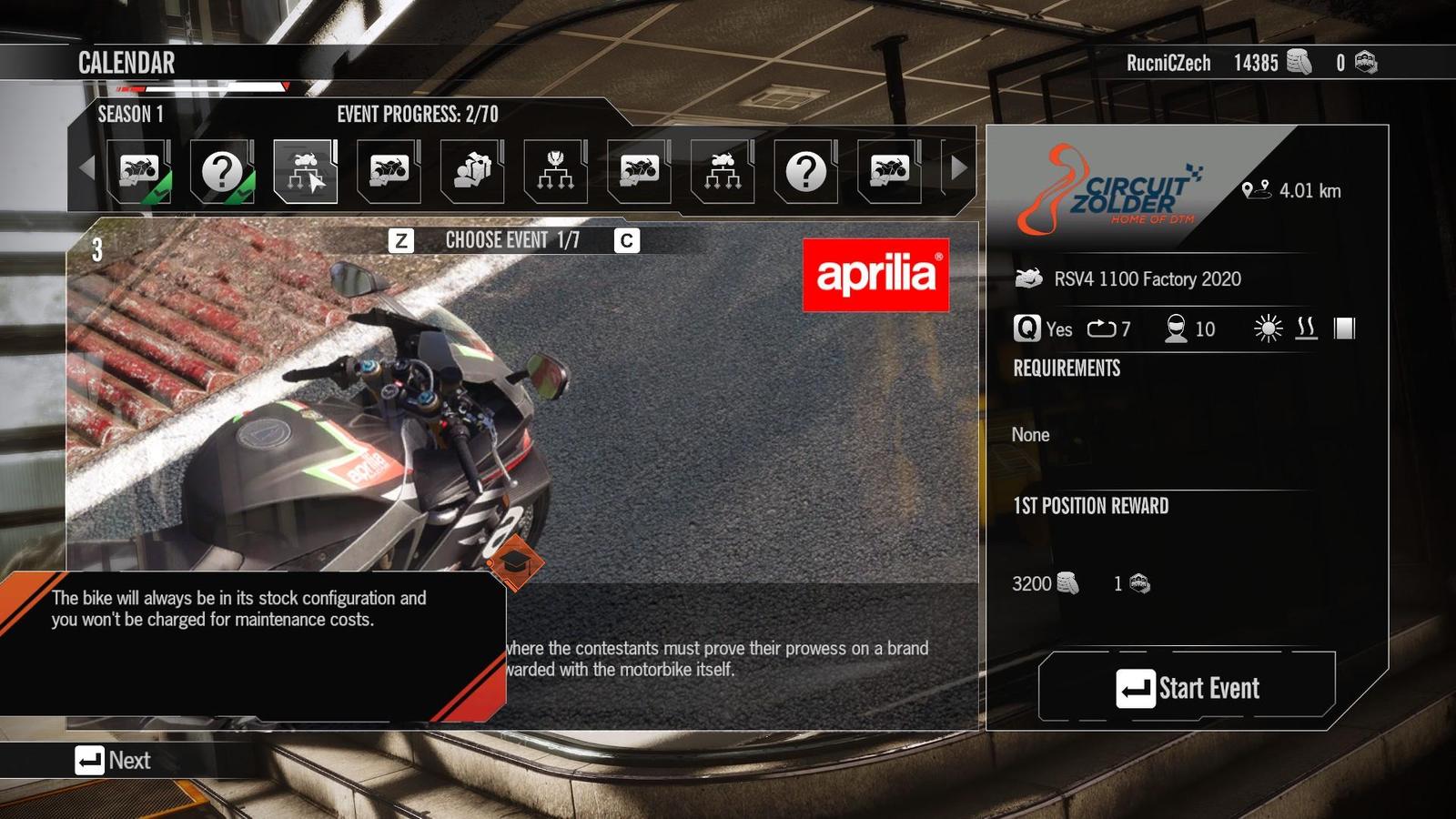The width and height of the screenshot is (1456, 819).
Task: Choose the trophy bracket championship event
Action: 555,171
